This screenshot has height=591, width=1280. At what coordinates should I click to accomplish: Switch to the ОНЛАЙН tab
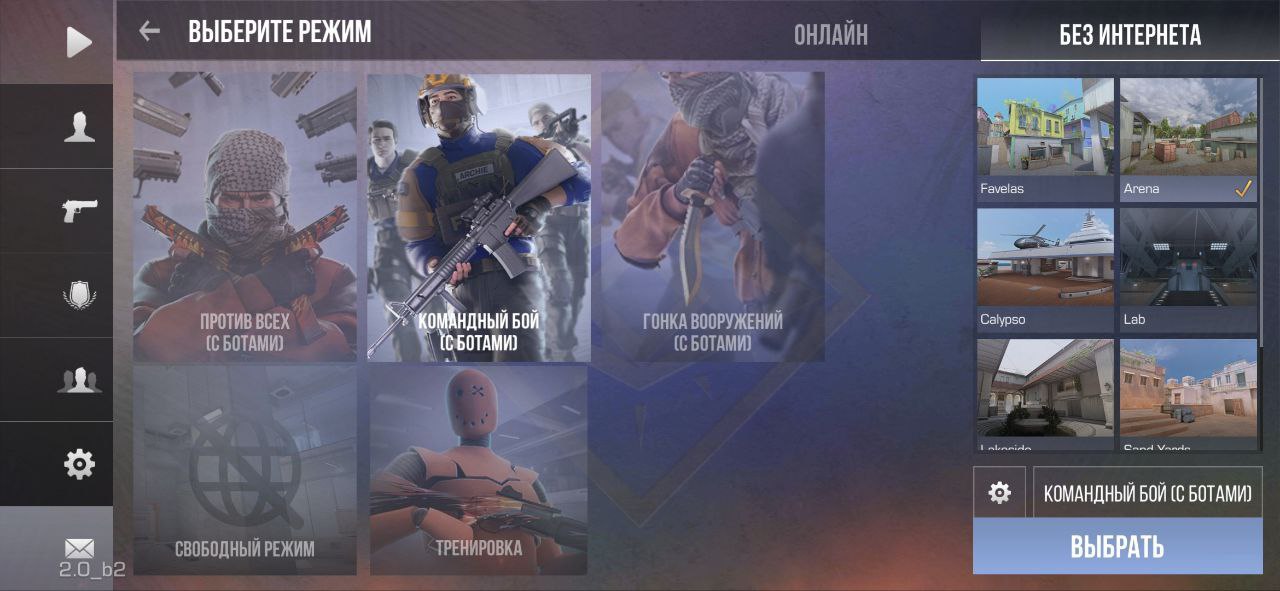coord(830,35)
